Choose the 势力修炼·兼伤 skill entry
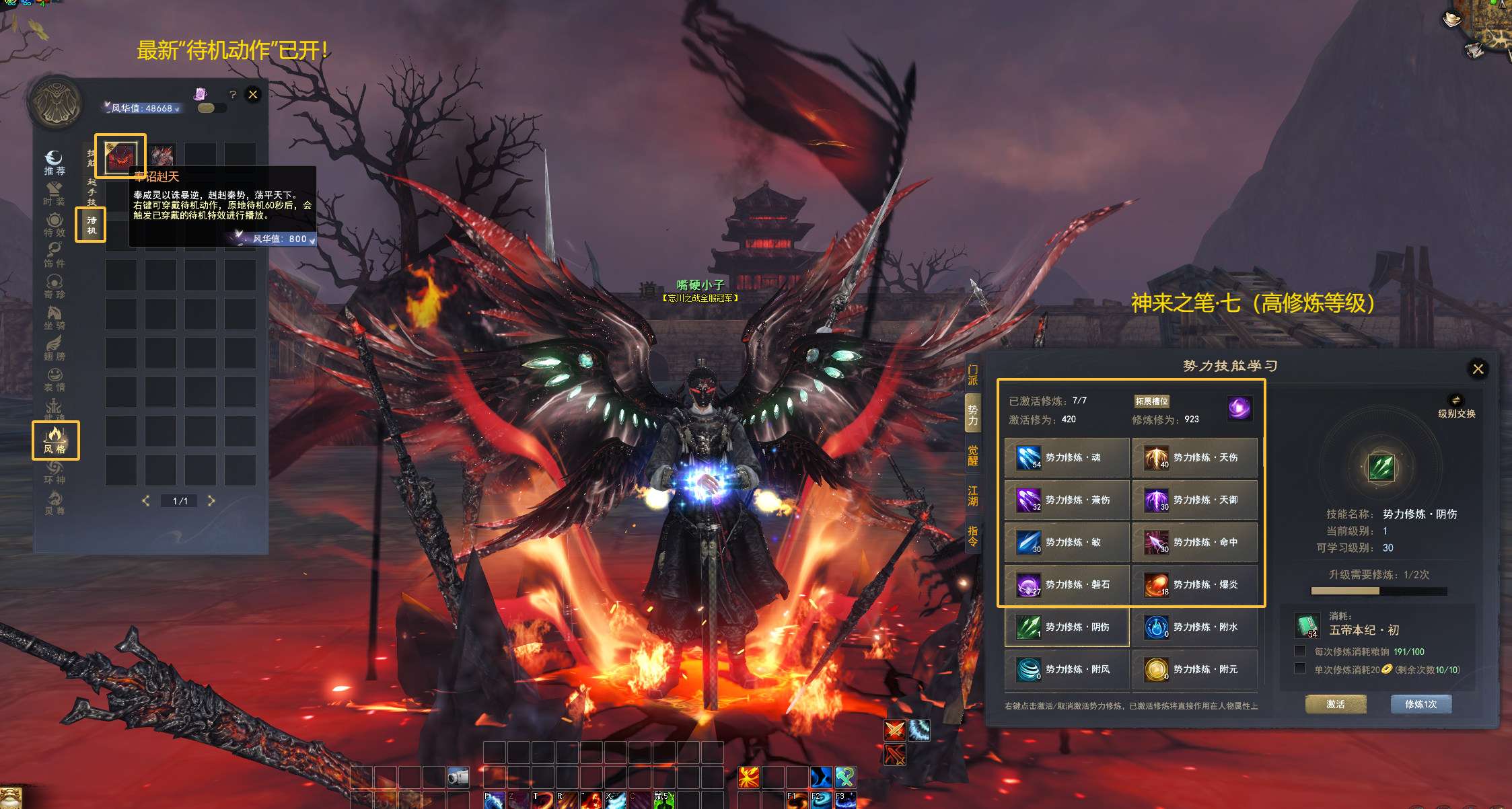 [1067, 500]
